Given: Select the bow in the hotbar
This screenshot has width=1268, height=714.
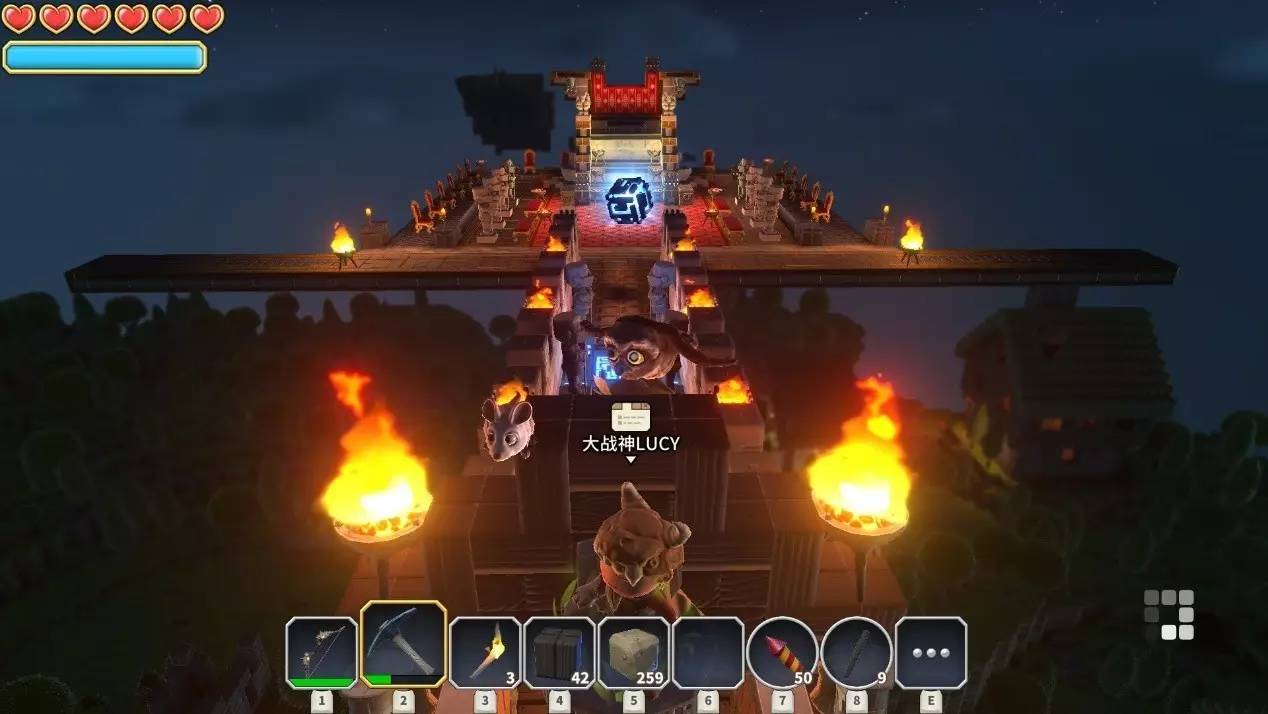Looking at the screenshot, I should click(x=321, y=652).
